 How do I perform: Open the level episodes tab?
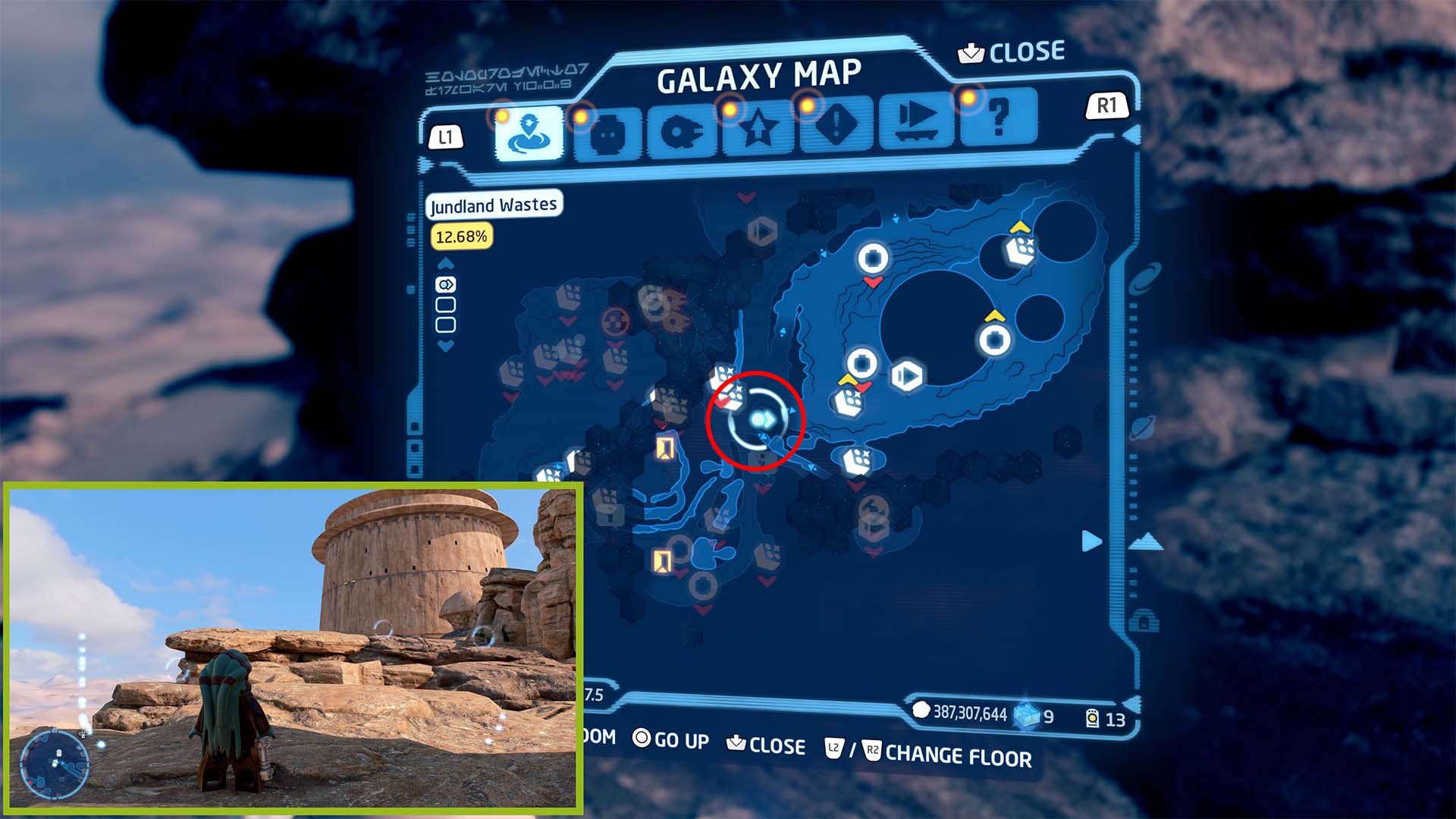pos(918,121)
